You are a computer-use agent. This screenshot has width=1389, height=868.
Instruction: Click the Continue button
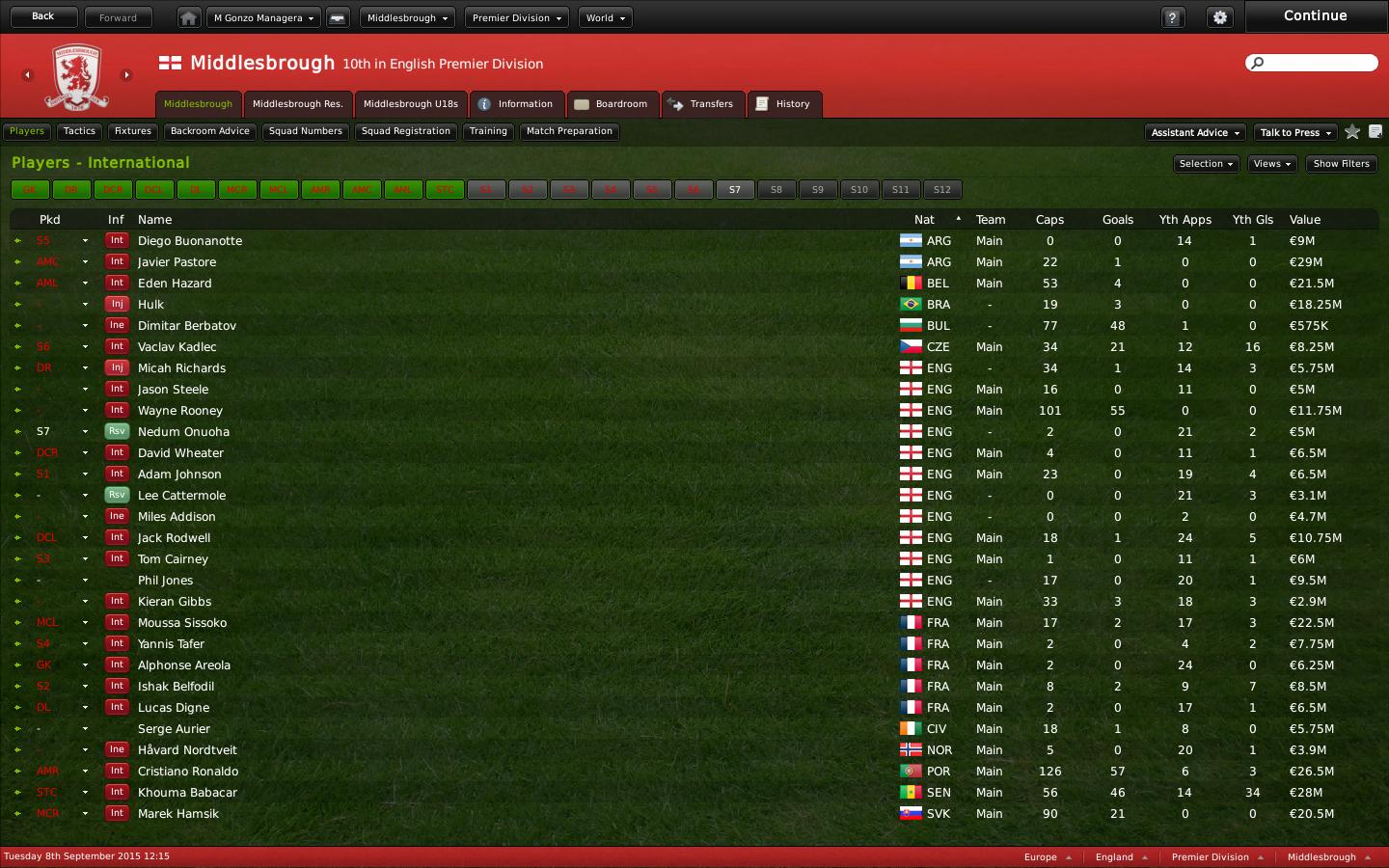pyautogui.click(x=1315, y=16)
